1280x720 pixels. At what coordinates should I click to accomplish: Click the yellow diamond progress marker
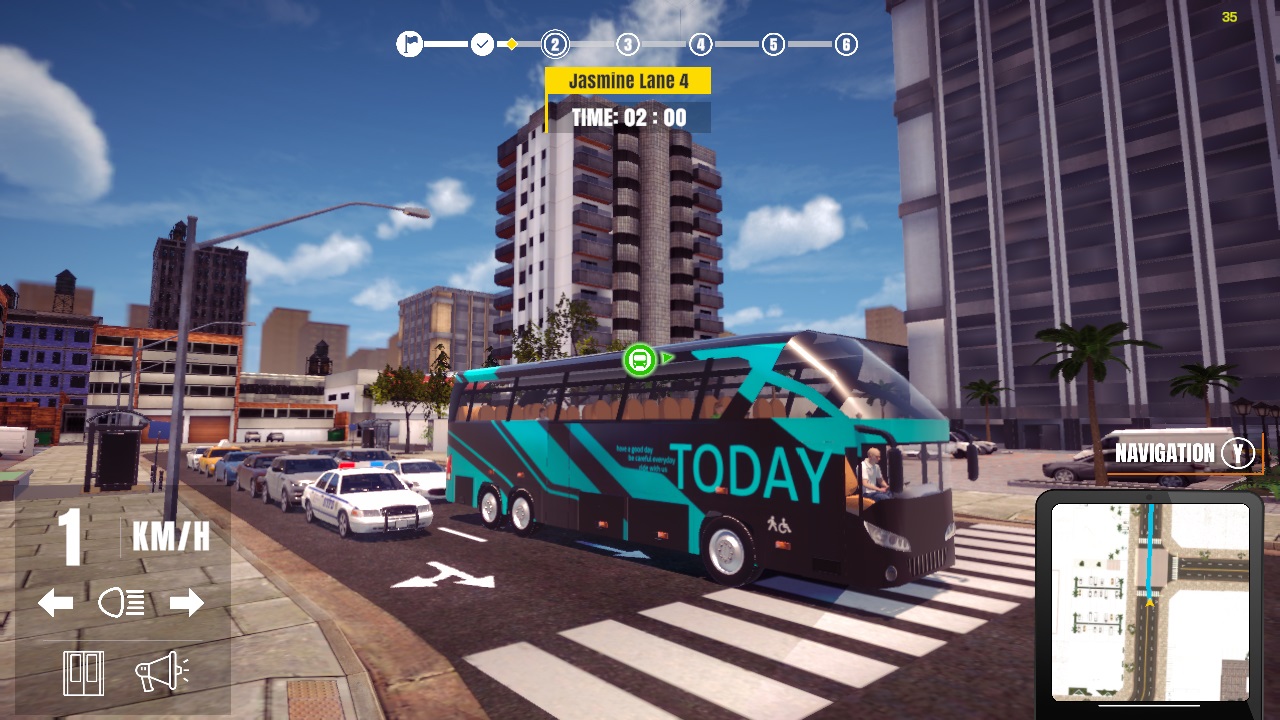(x=513, y=44)
